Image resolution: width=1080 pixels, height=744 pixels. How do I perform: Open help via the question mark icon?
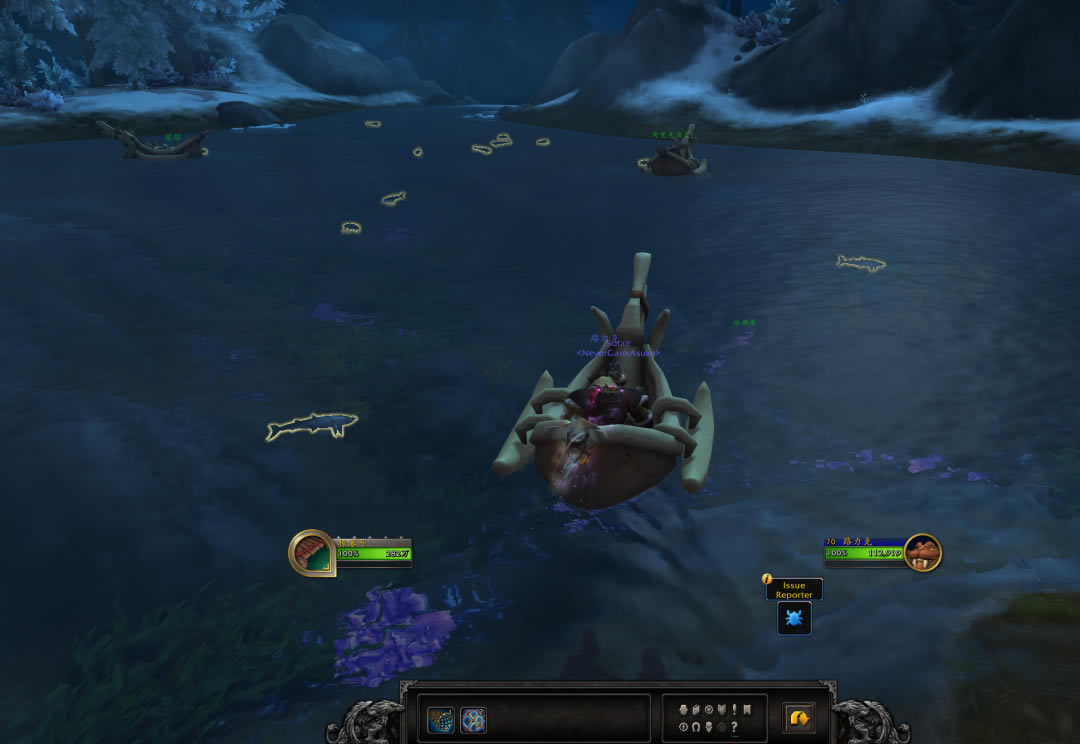pyautogui.click(x=735, y=727)
